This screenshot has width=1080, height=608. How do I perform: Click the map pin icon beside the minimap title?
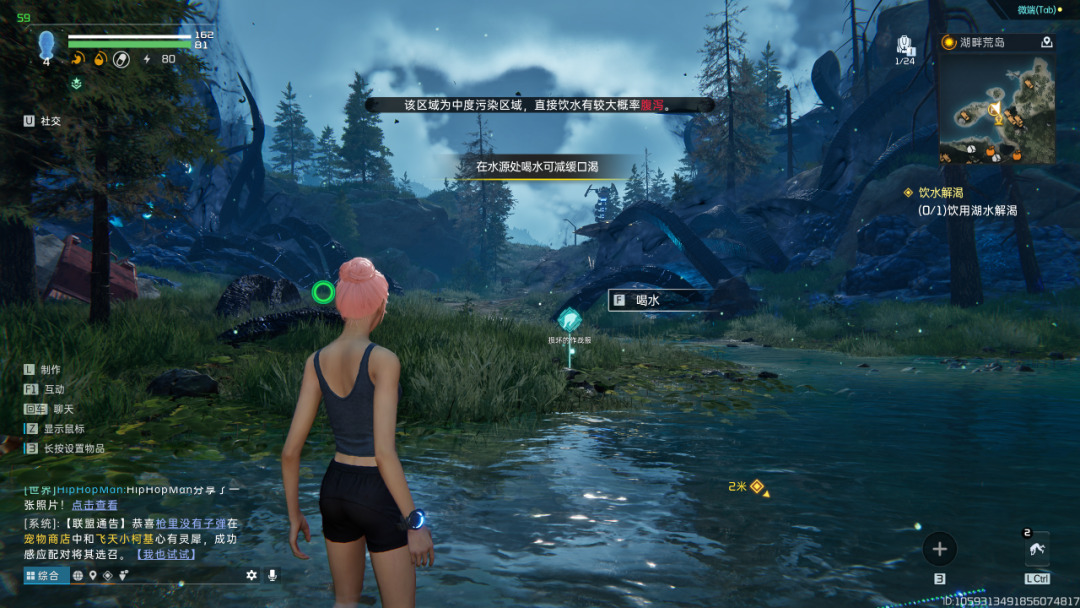1046,42
